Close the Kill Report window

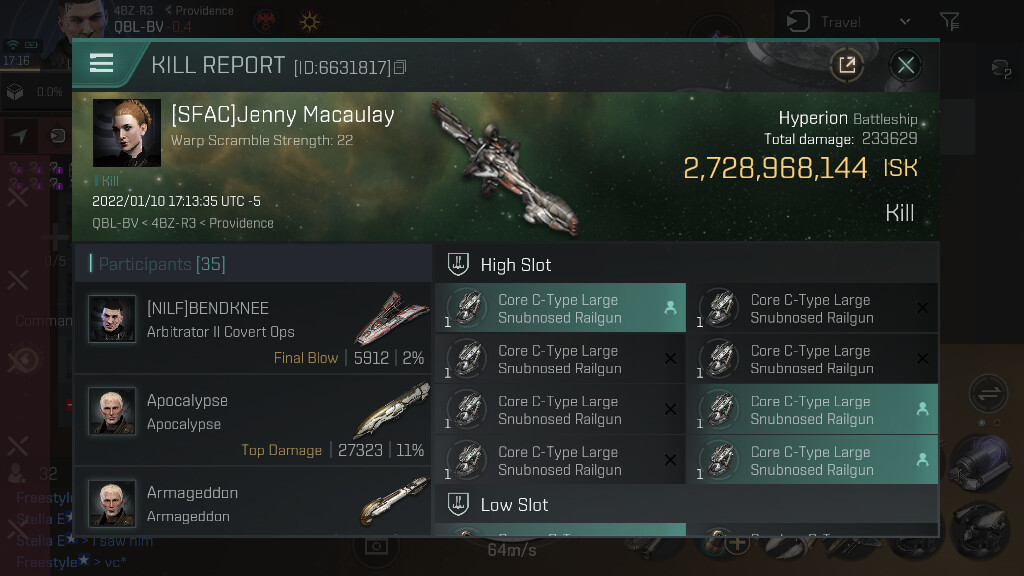(x=905, y=66)
